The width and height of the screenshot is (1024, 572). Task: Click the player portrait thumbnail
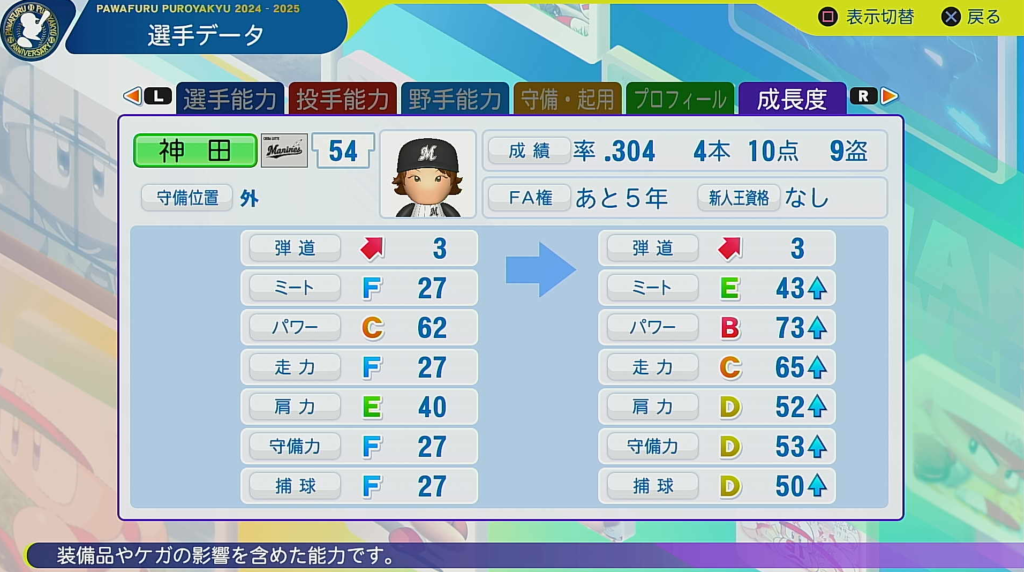click(x=428, y=175)
